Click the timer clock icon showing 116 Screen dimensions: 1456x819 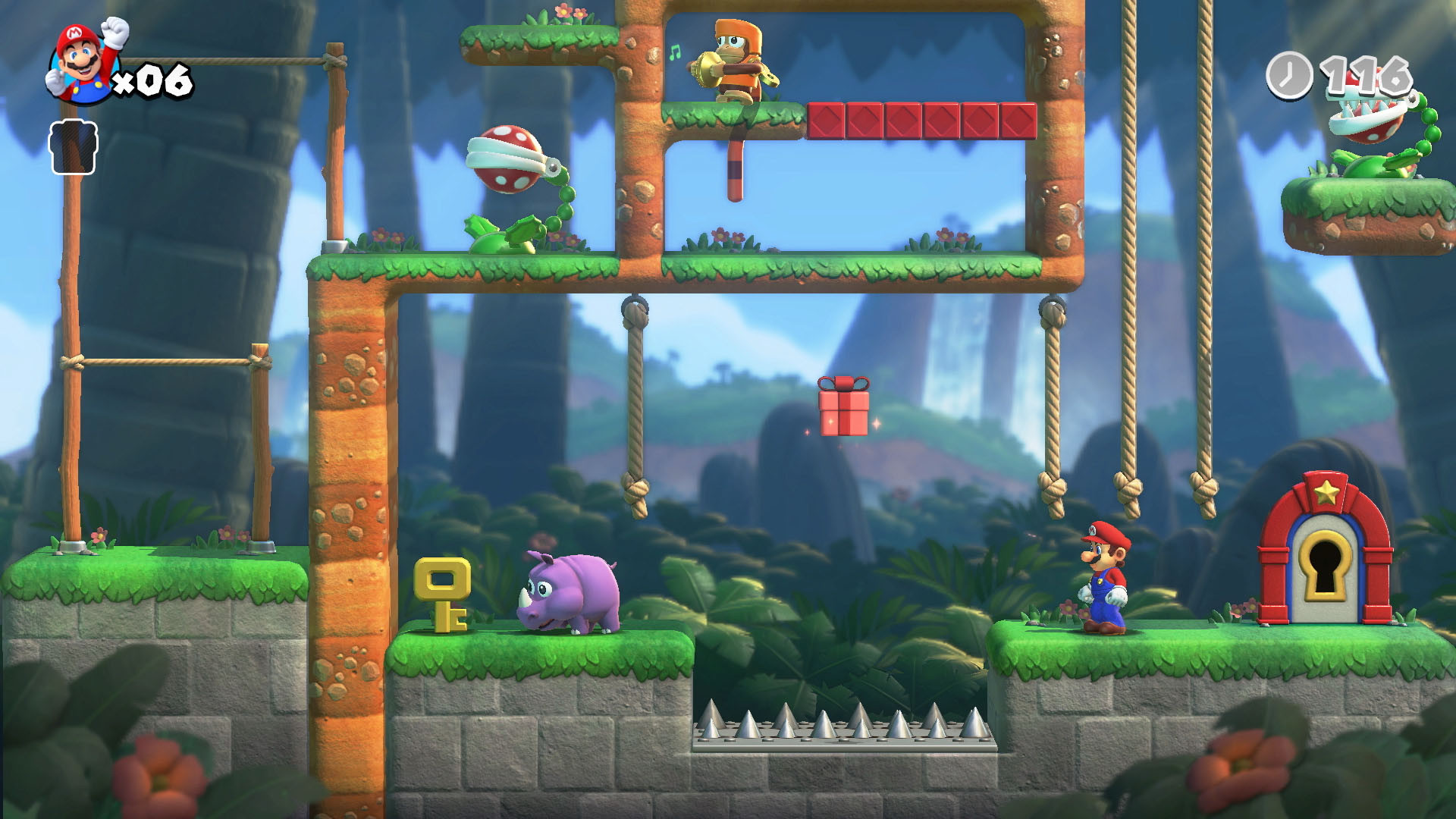(x=1289, y=76)
